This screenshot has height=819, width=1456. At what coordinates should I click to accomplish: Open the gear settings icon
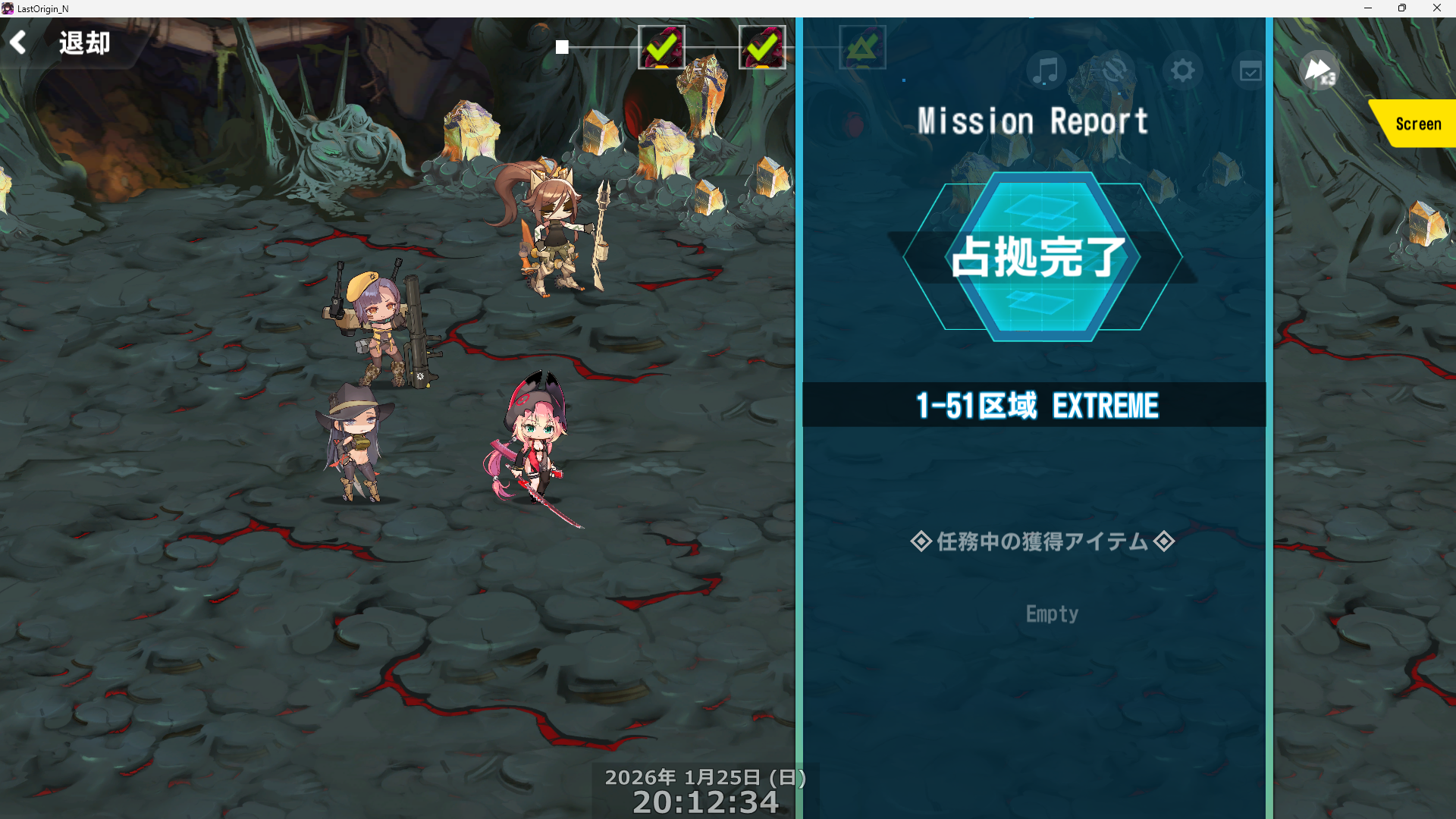pyautogui.click(x=1182, y=71)
